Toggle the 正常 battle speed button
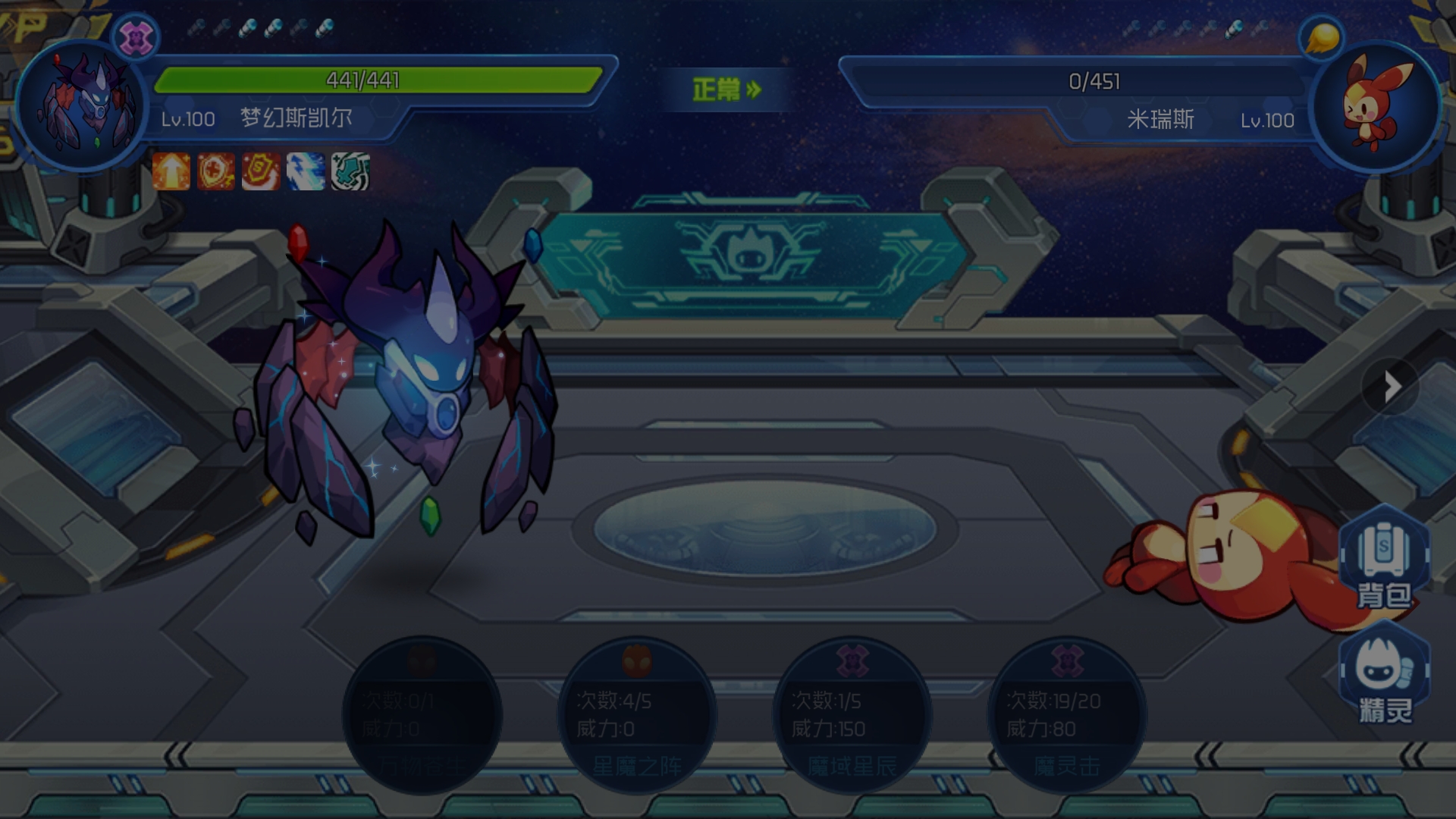This screenshot has width=1456, height=819. (726, 89)
